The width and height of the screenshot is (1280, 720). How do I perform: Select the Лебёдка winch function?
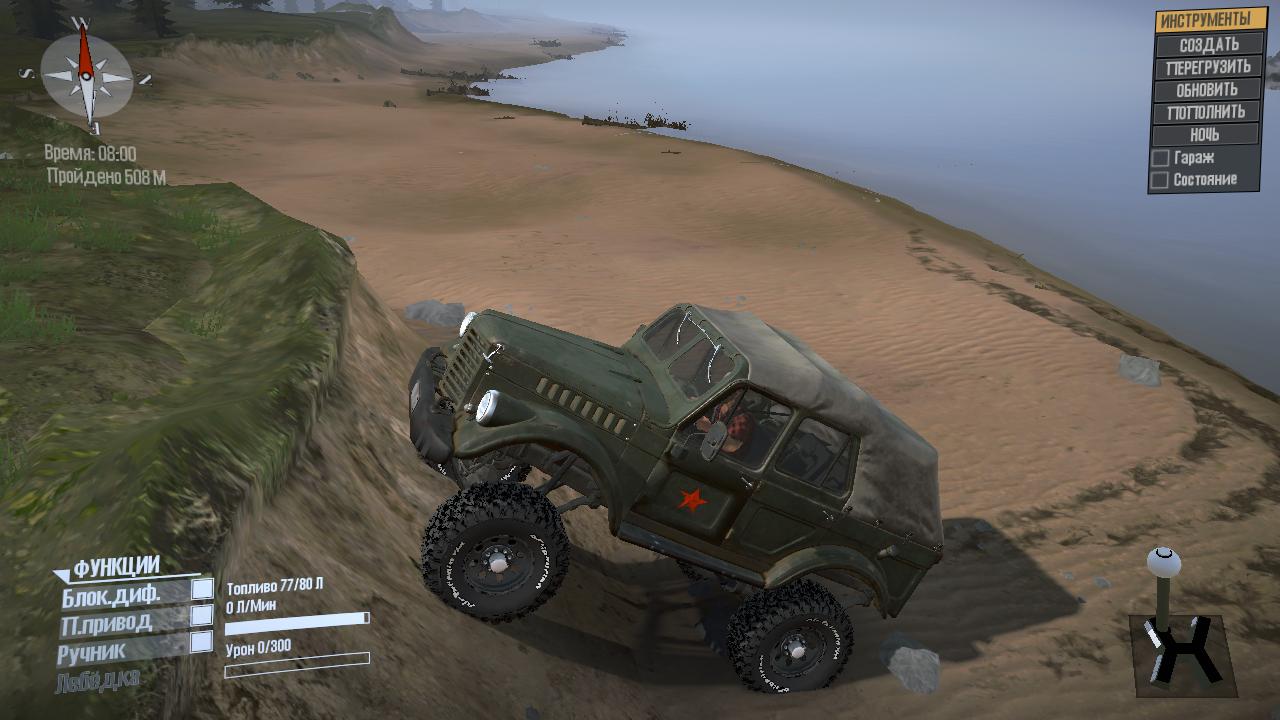point(98,678)
